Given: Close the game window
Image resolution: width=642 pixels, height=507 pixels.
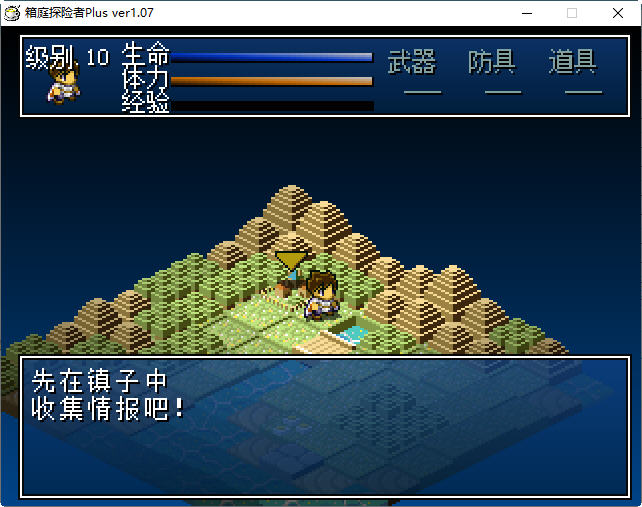Looking at the screenshot, I should [x=617, y=13].
